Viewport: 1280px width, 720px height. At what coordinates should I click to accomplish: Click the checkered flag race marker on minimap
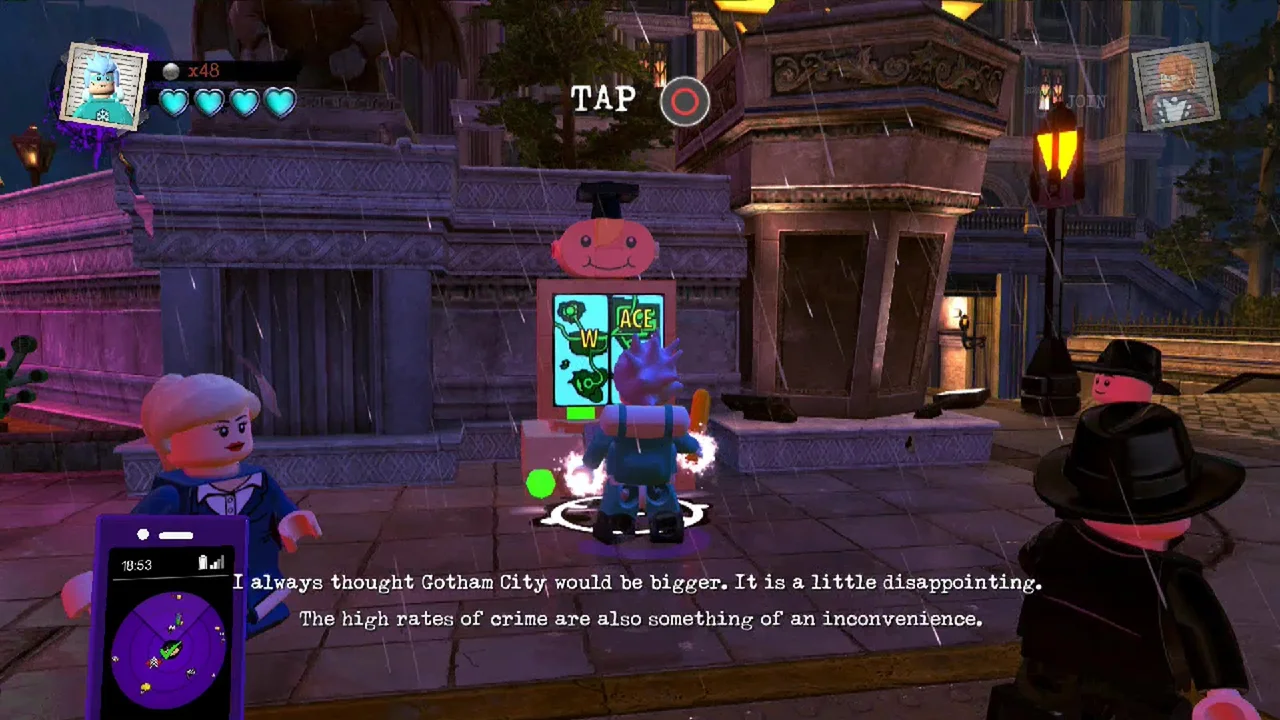154,663
